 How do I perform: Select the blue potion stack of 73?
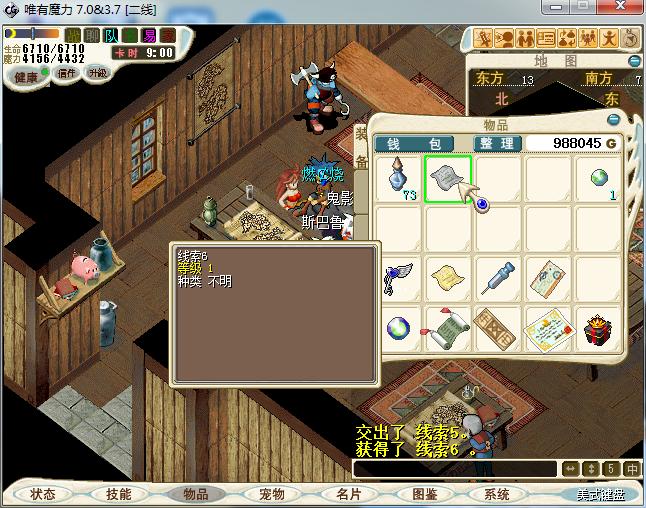pos(399,180)
